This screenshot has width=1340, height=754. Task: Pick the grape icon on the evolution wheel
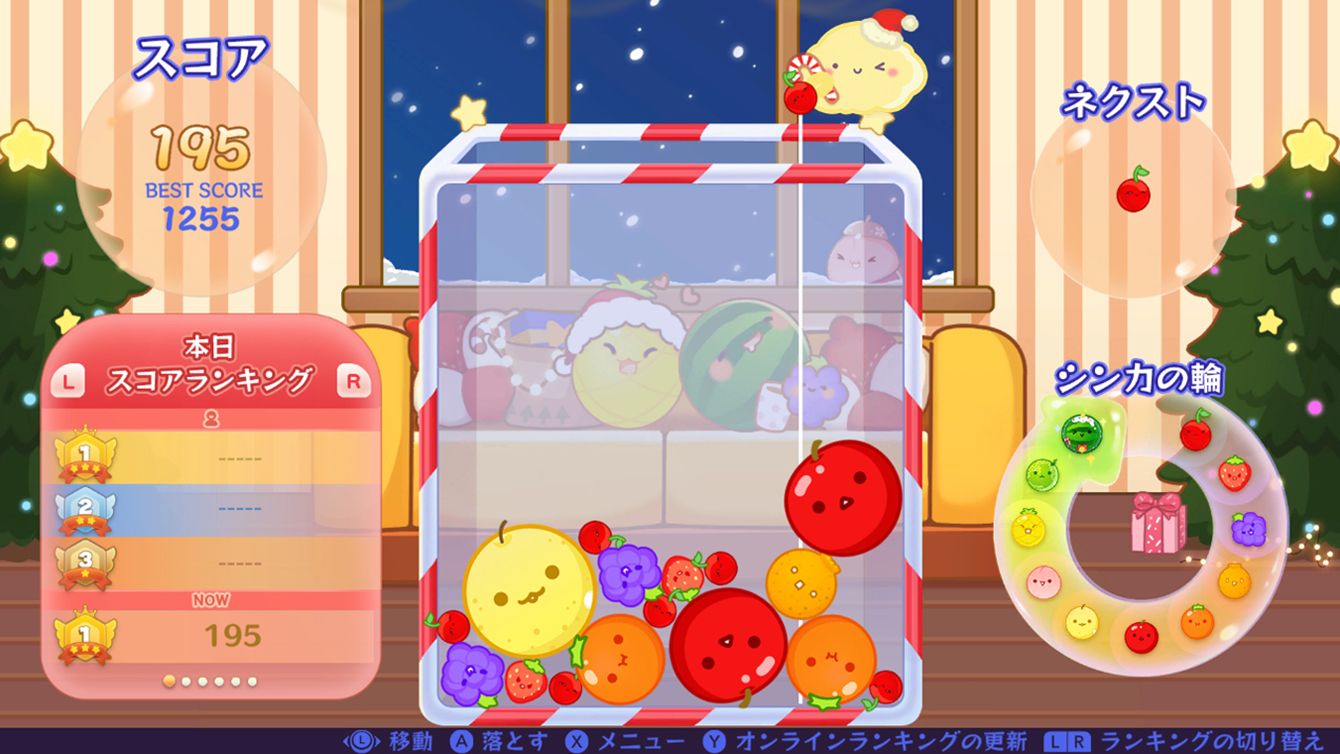[1248, 528]
